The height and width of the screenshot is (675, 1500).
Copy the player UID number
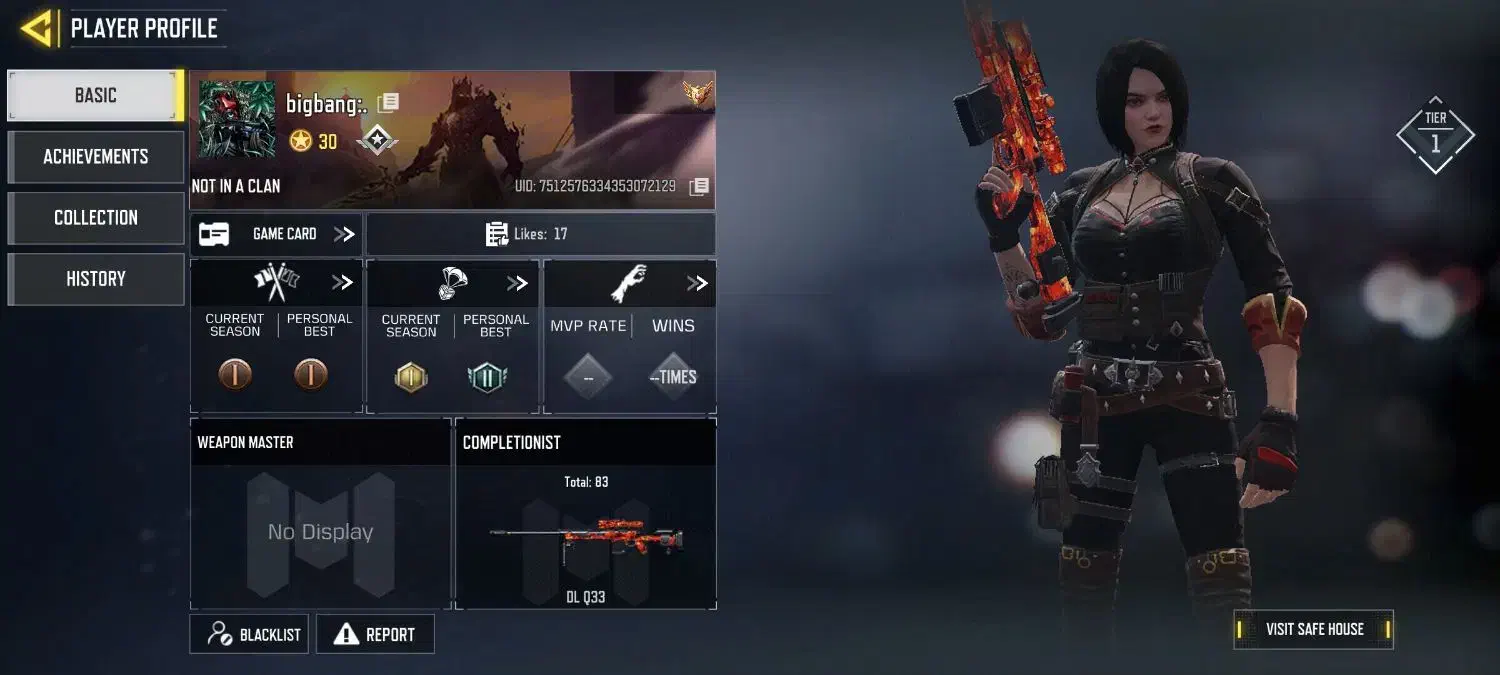[700, 186]
